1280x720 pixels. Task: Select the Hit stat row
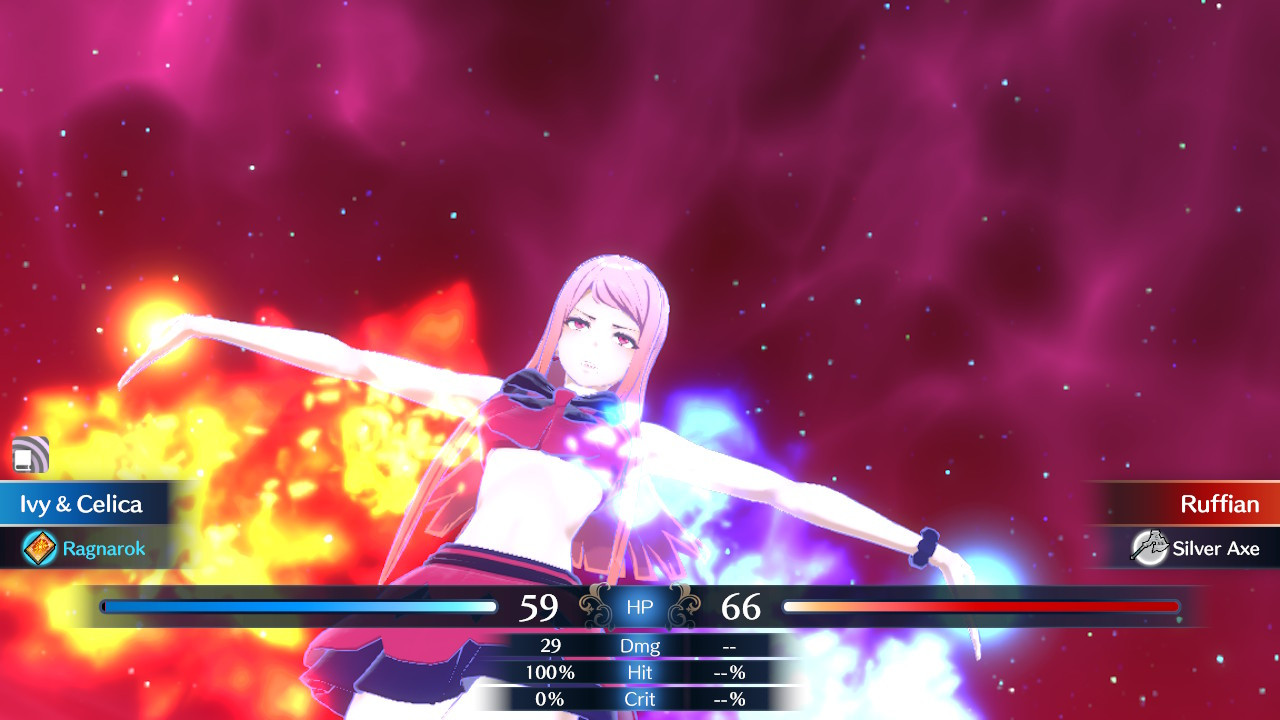(640, 672)
